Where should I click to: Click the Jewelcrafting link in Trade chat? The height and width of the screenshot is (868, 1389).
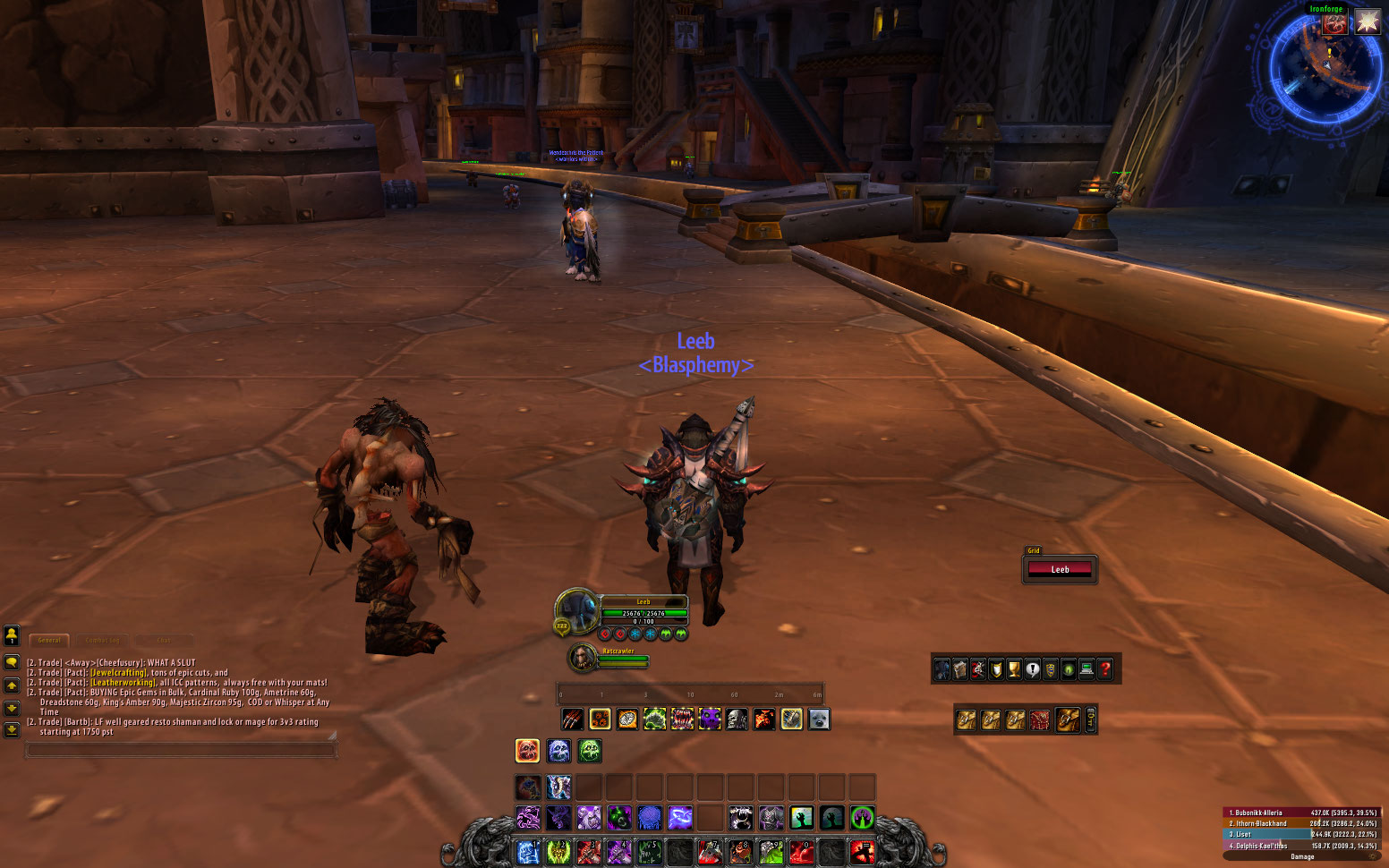point(118,673)
